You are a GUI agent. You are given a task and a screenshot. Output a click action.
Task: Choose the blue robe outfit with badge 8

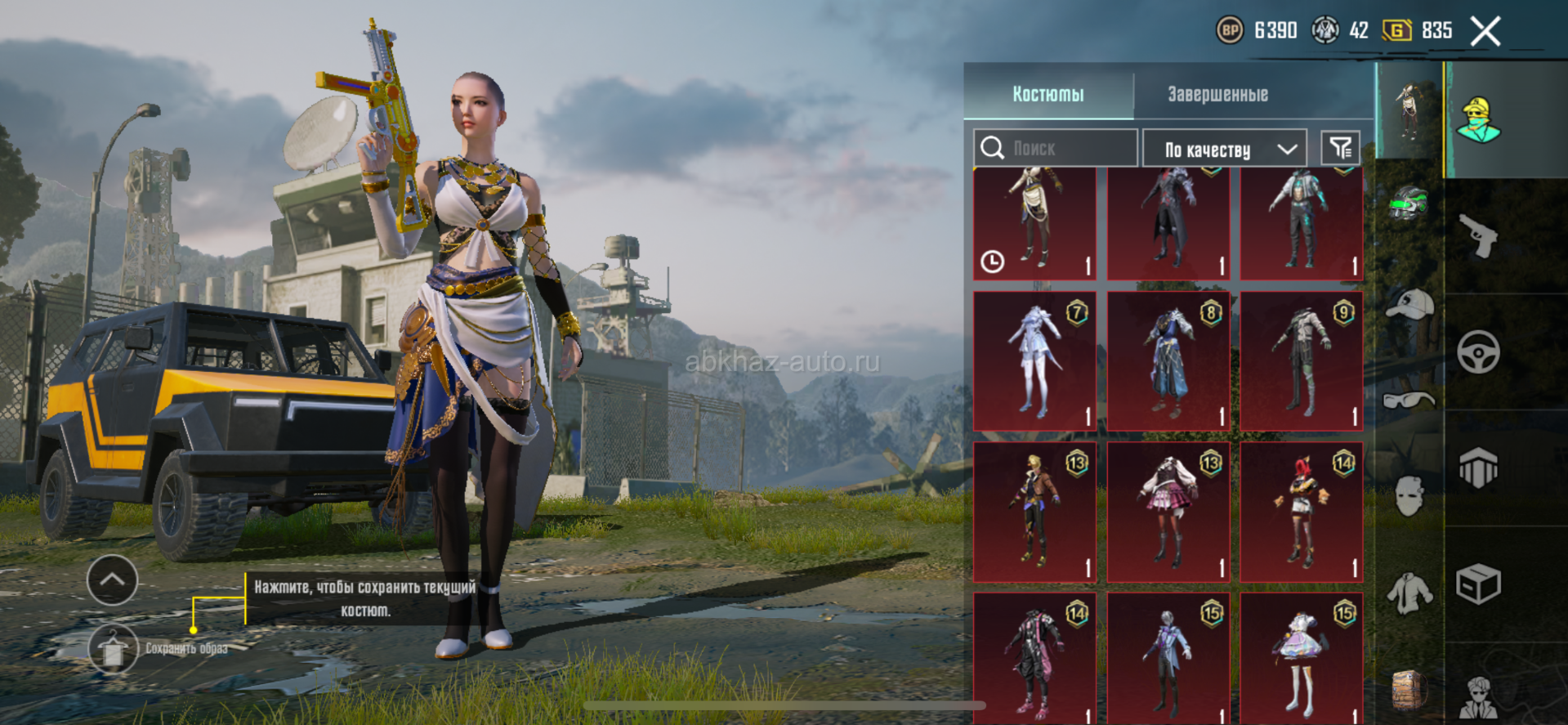[x=1168, y=361]
